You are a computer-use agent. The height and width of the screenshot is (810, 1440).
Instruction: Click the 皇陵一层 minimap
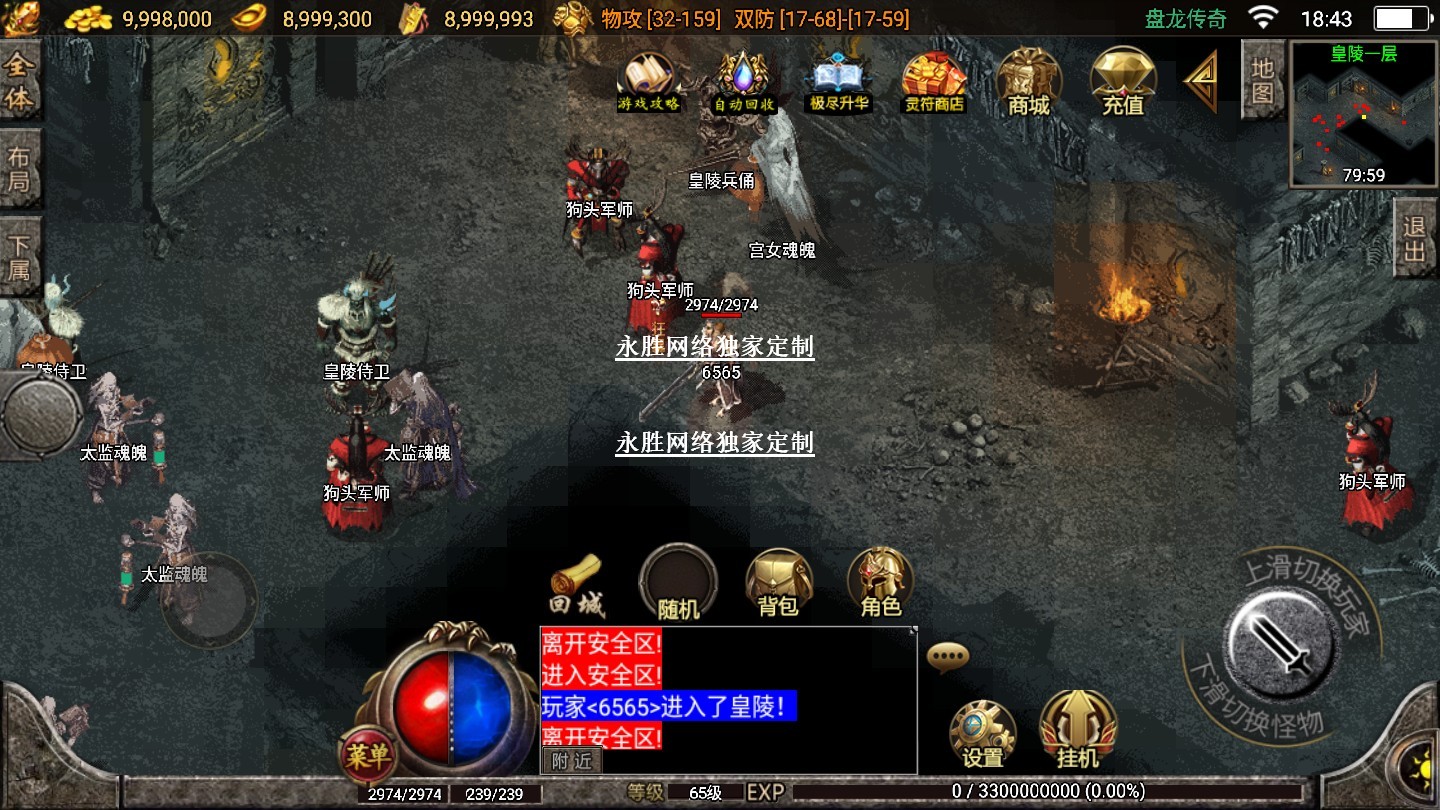point(1364,114)
